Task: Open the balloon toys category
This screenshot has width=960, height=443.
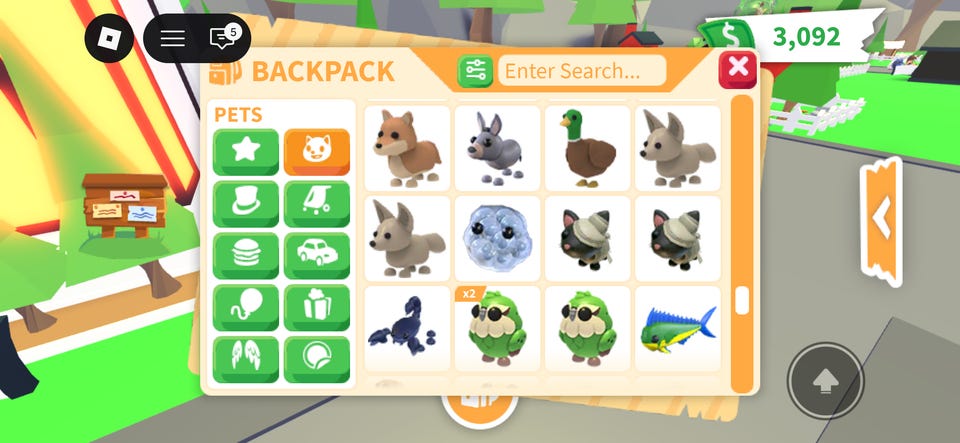Action: click(x=245, y=308)
